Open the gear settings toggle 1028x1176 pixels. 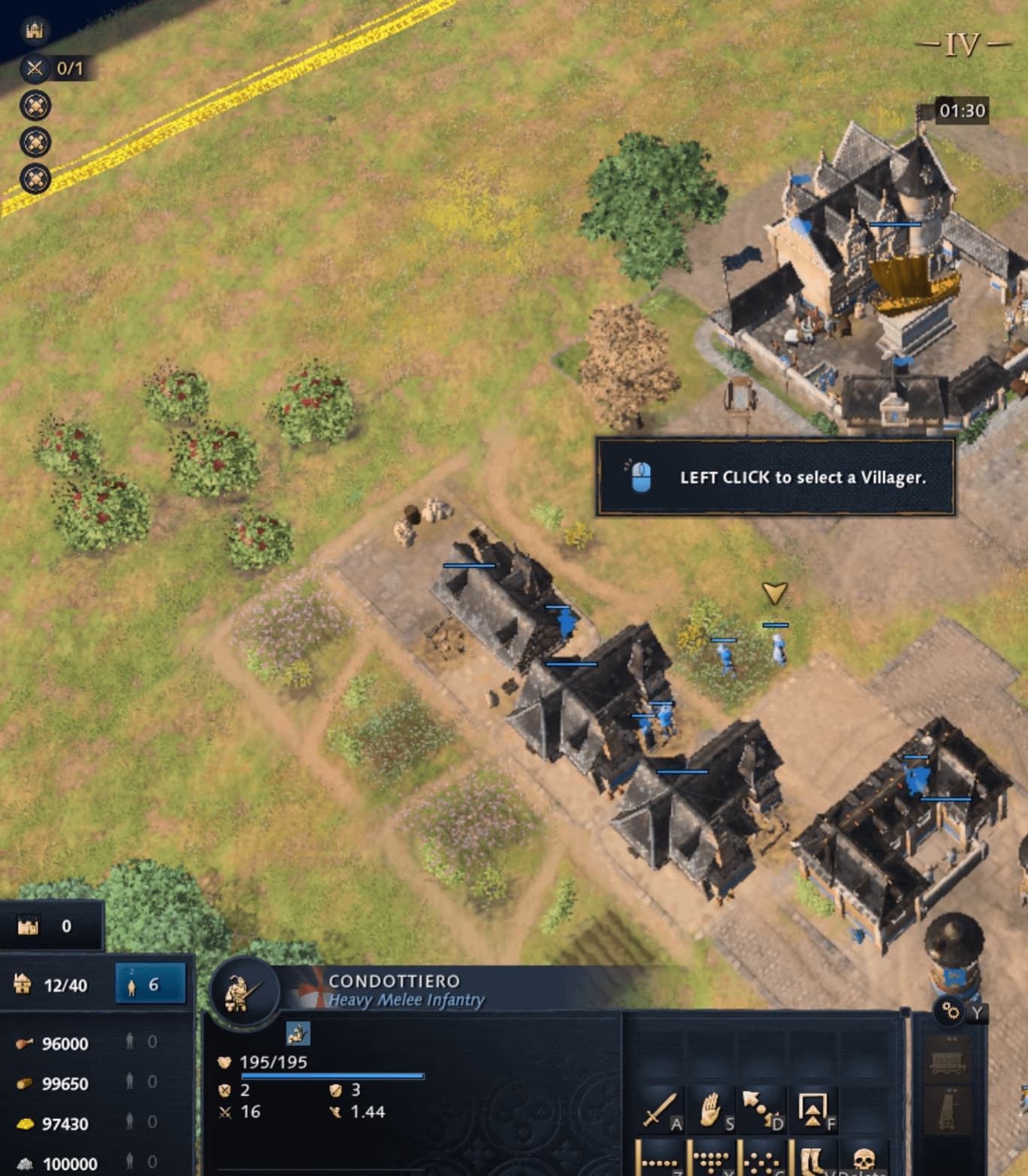point(951,1011)
